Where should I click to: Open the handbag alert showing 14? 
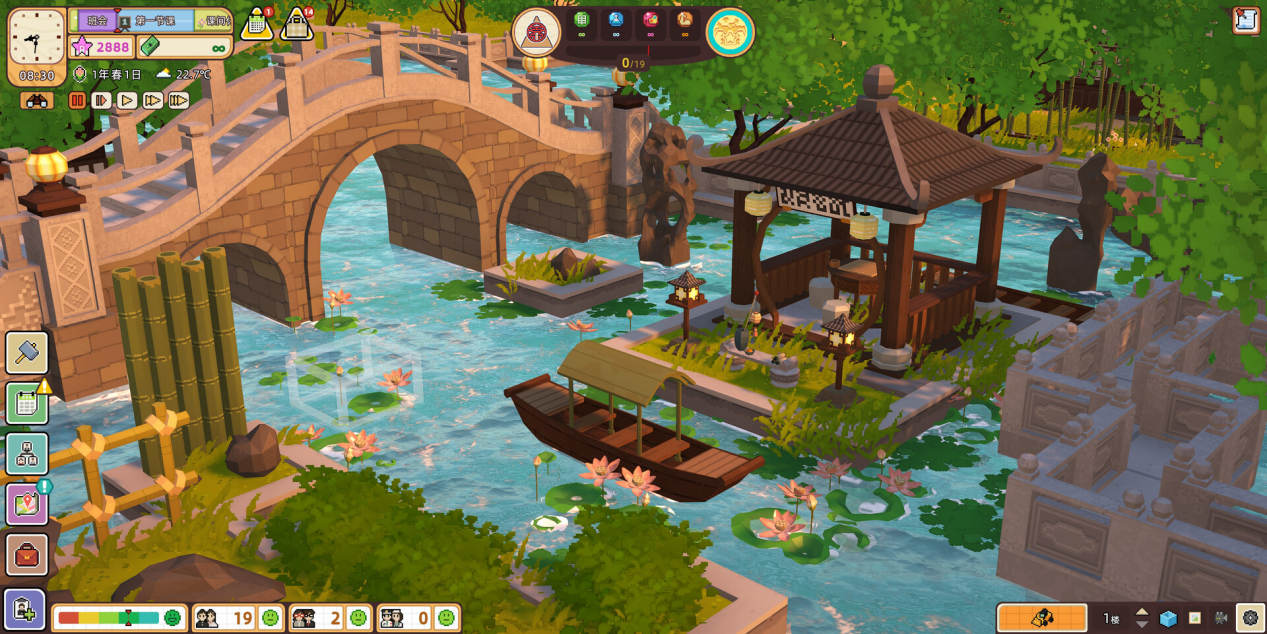pos(297,24)
